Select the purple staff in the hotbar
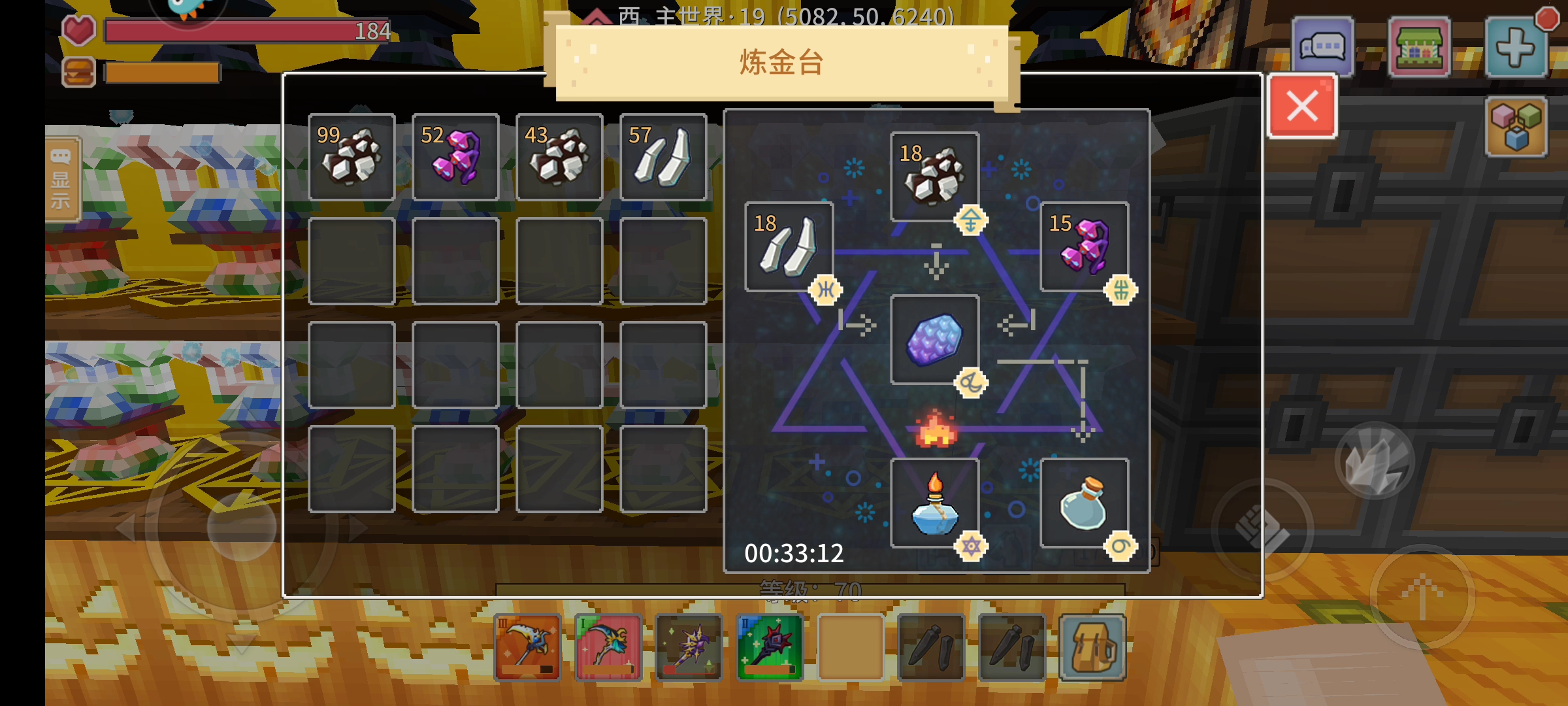This screenshot has height=706, width=1568. pos(688,647)
